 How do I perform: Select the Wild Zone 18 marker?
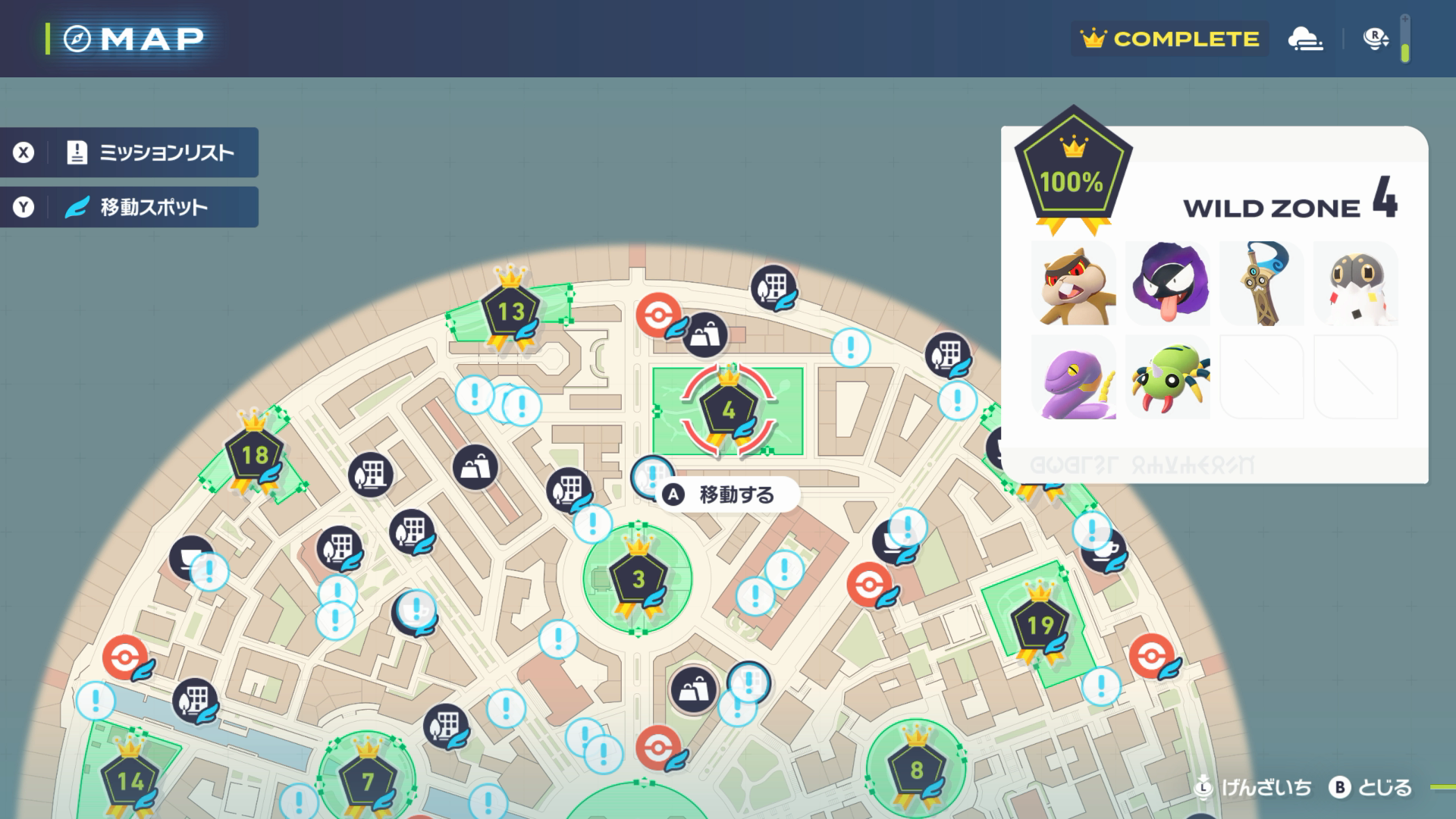click(254, 455)
